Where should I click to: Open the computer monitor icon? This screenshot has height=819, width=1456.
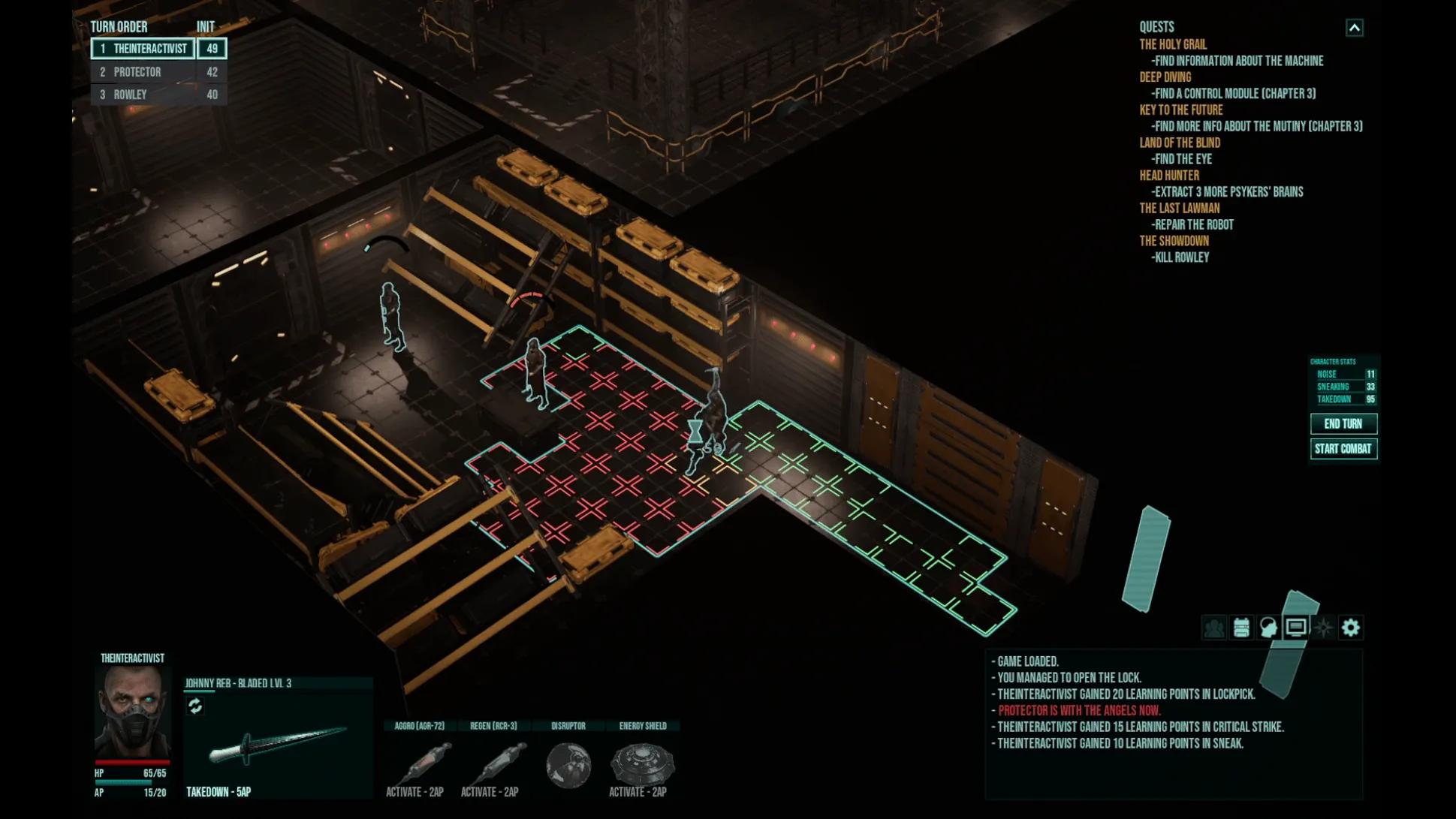click(1295, 628)
